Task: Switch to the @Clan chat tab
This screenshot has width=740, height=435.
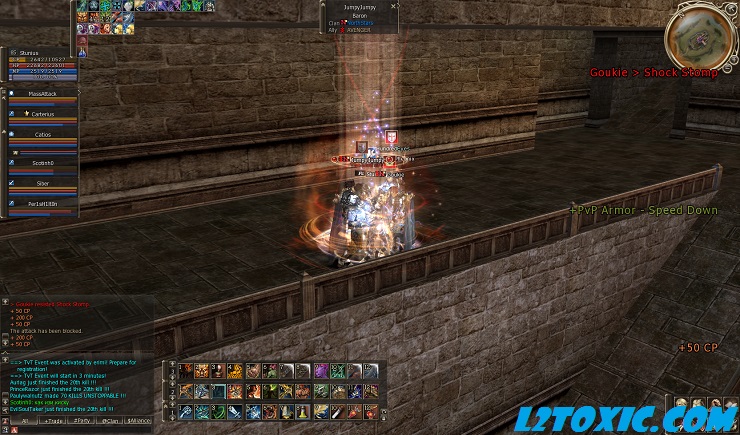Action: tap(109, 421)
